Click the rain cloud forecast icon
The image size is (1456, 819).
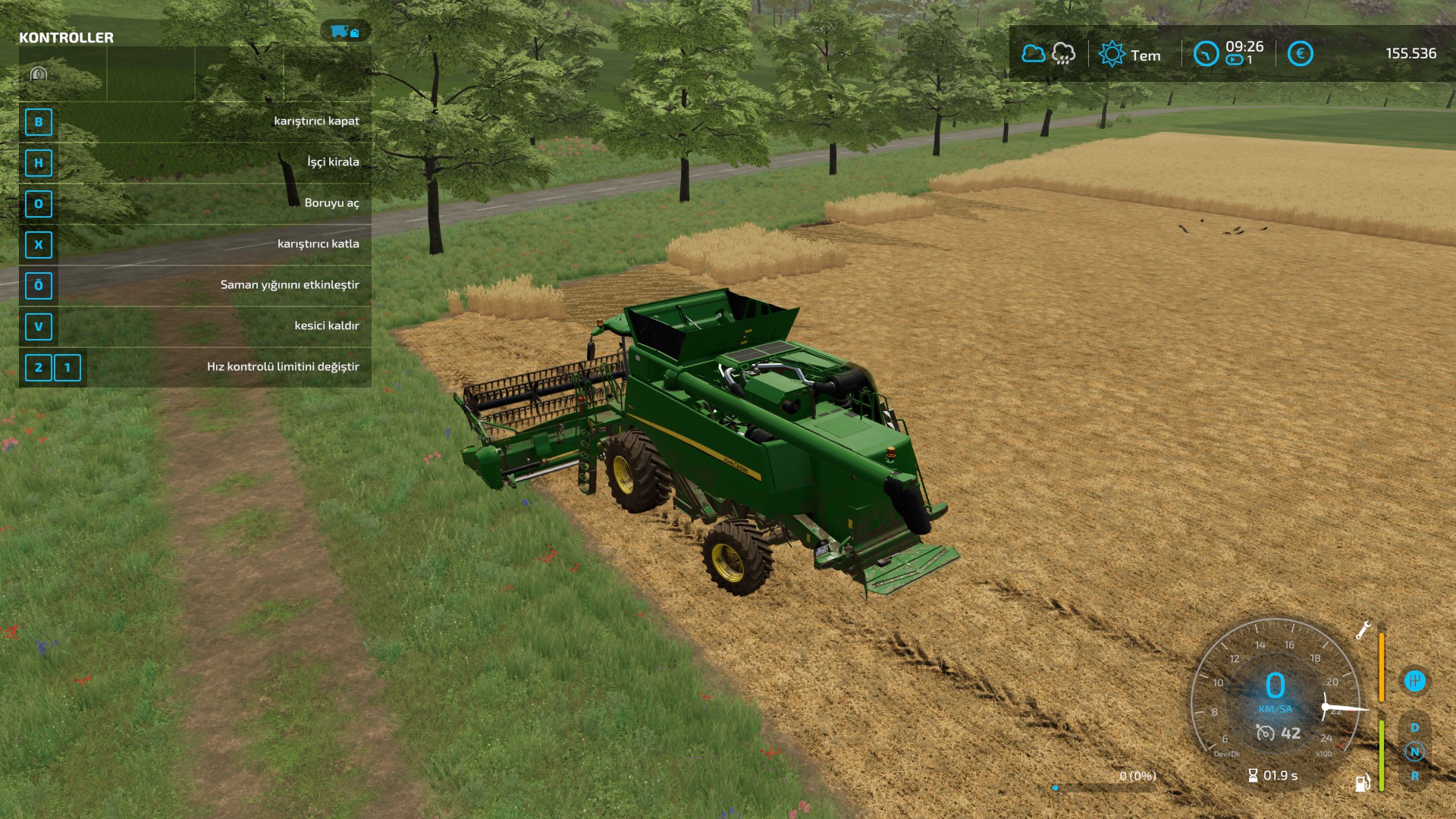tap(1063, 54)
